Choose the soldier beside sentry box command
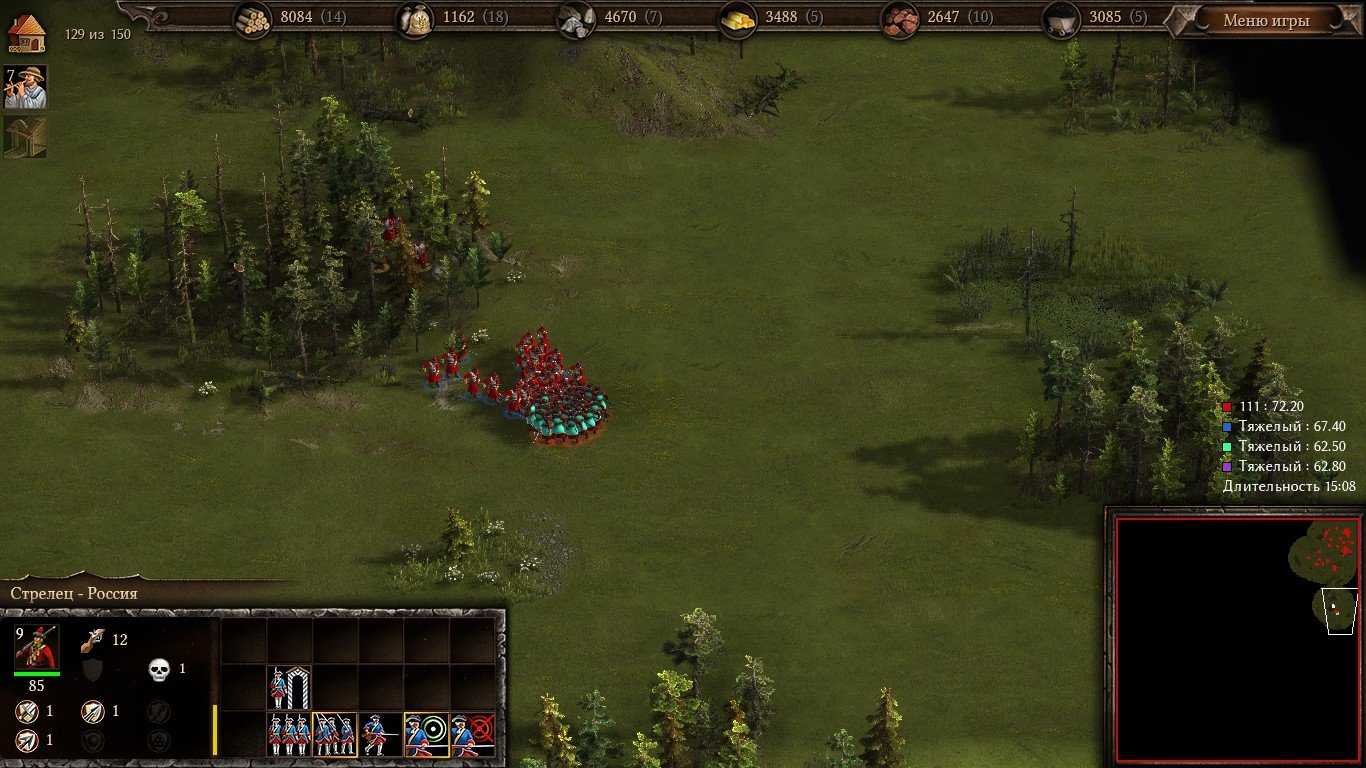Viewport: 1366px width, 768px height. pyautogui.click(x=289, y=688)
